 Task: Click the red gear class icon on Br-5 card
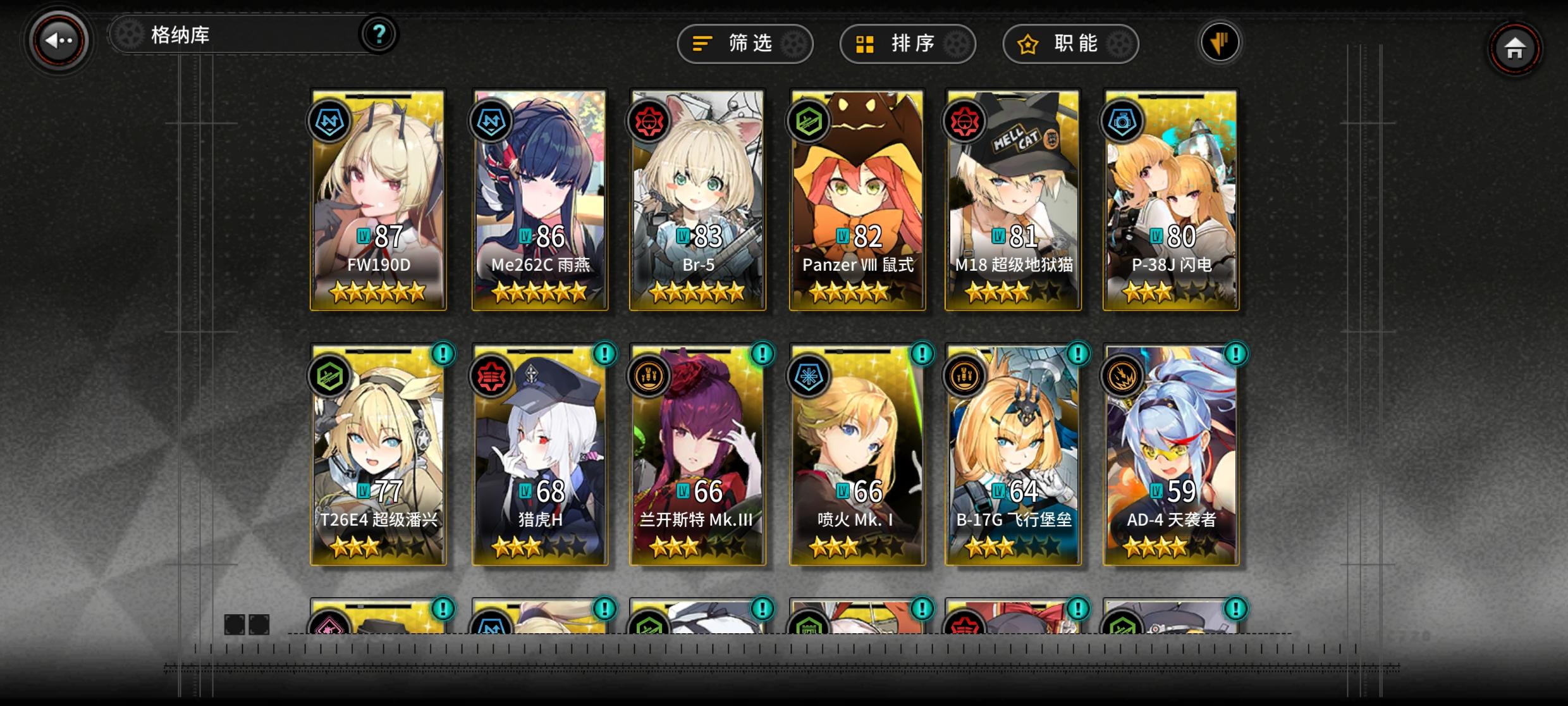coord(649,120)
